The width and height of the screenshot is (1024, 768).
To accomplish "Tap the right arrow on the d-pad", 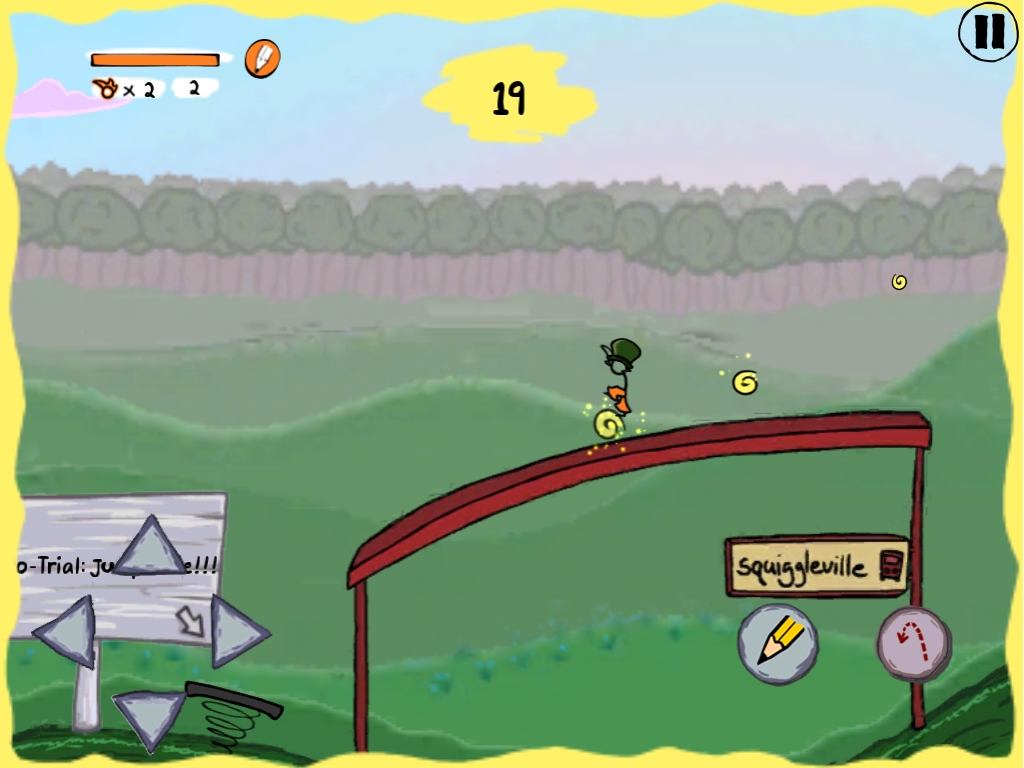I will (236, 631).
